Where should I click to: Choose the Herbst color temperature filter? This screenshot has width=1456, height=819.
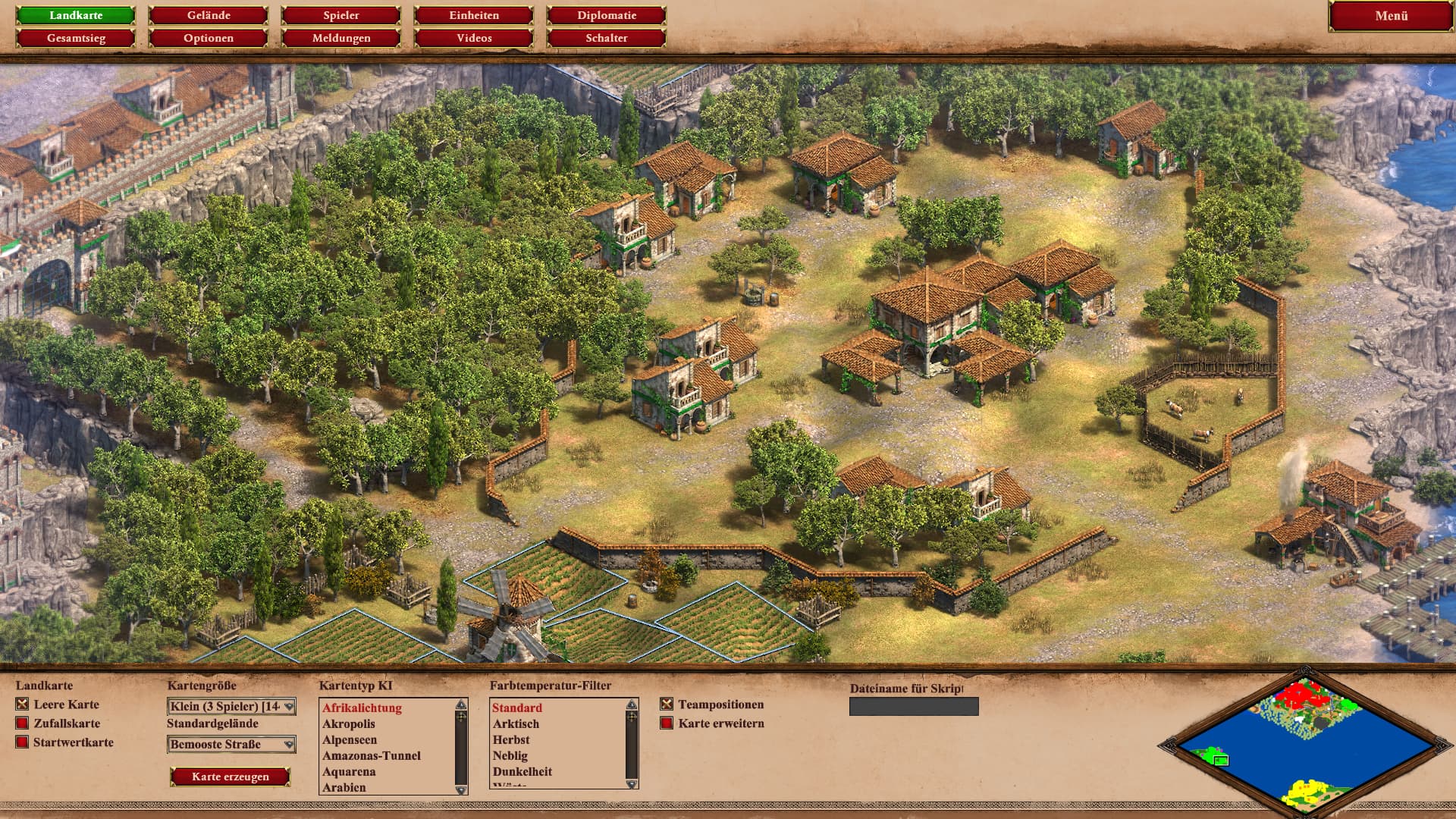[511, 740]
